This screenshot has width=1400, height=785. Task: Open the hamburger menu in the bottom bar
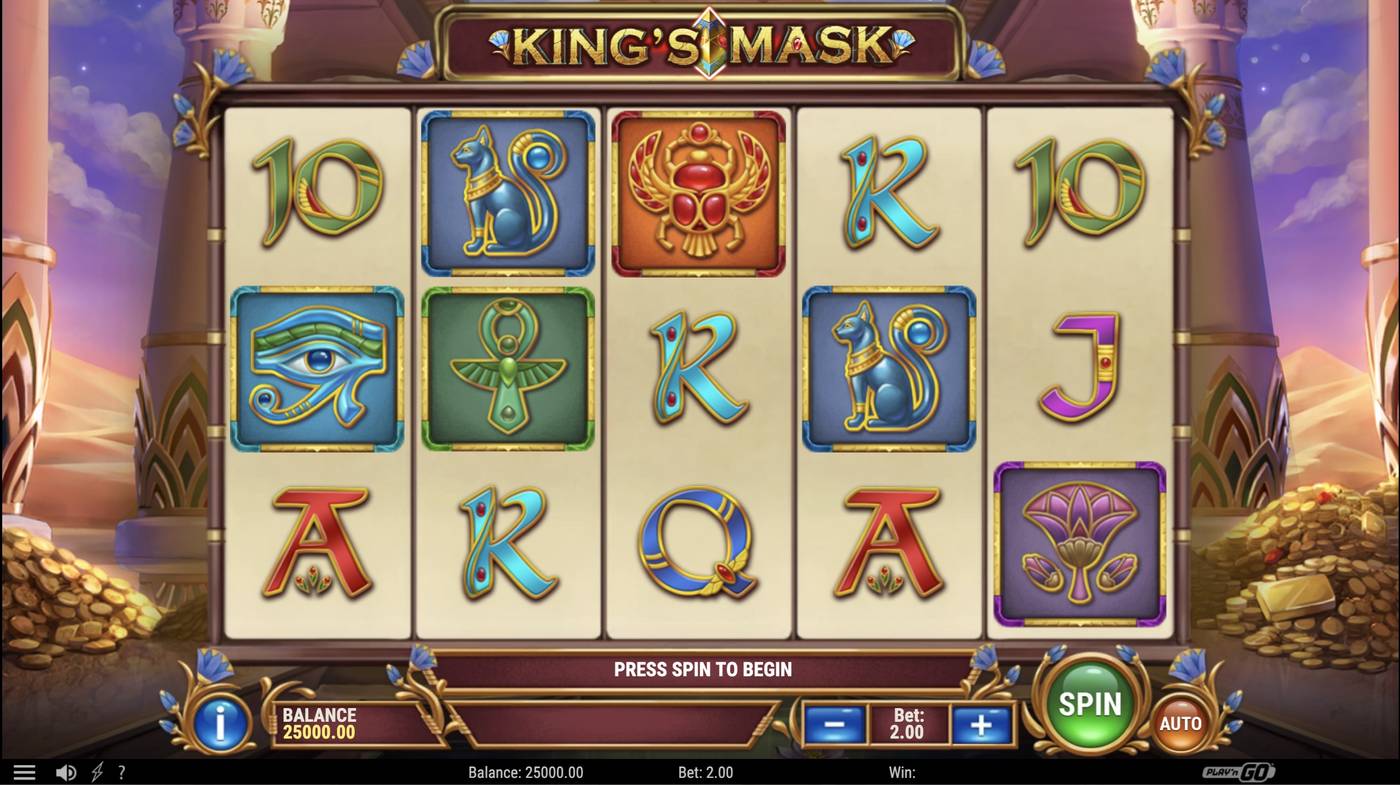pos(24,771)
